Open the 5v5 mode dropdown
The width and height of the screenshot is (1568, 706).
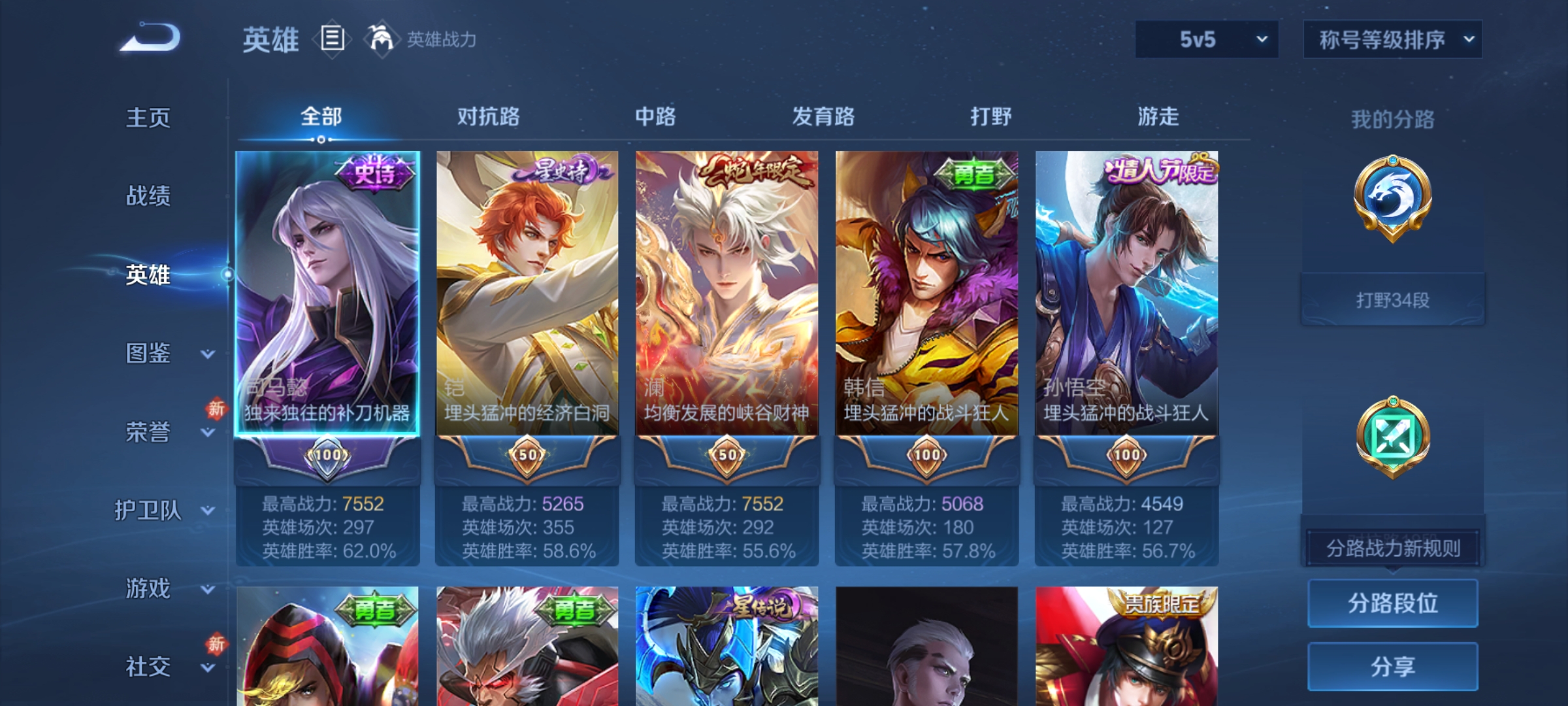(1205, 39)
